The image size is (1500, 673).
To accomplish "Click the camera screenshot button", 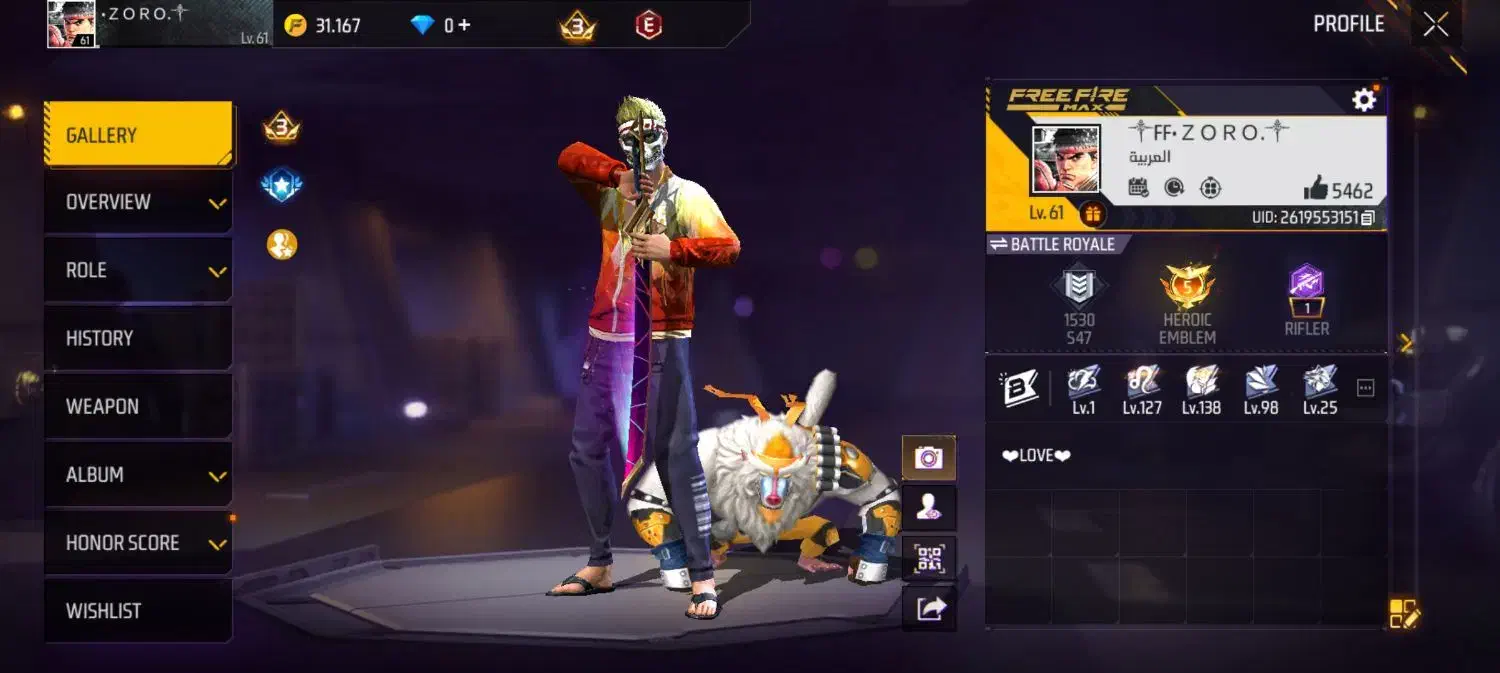I will tap(929, 458).
